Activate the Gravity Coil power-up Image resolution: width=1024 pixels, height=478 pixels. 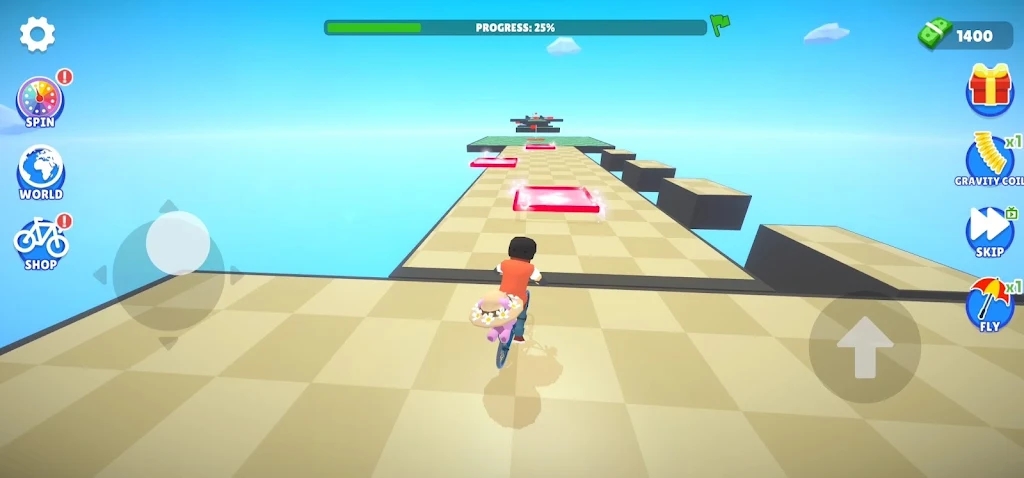pos(989,160)
